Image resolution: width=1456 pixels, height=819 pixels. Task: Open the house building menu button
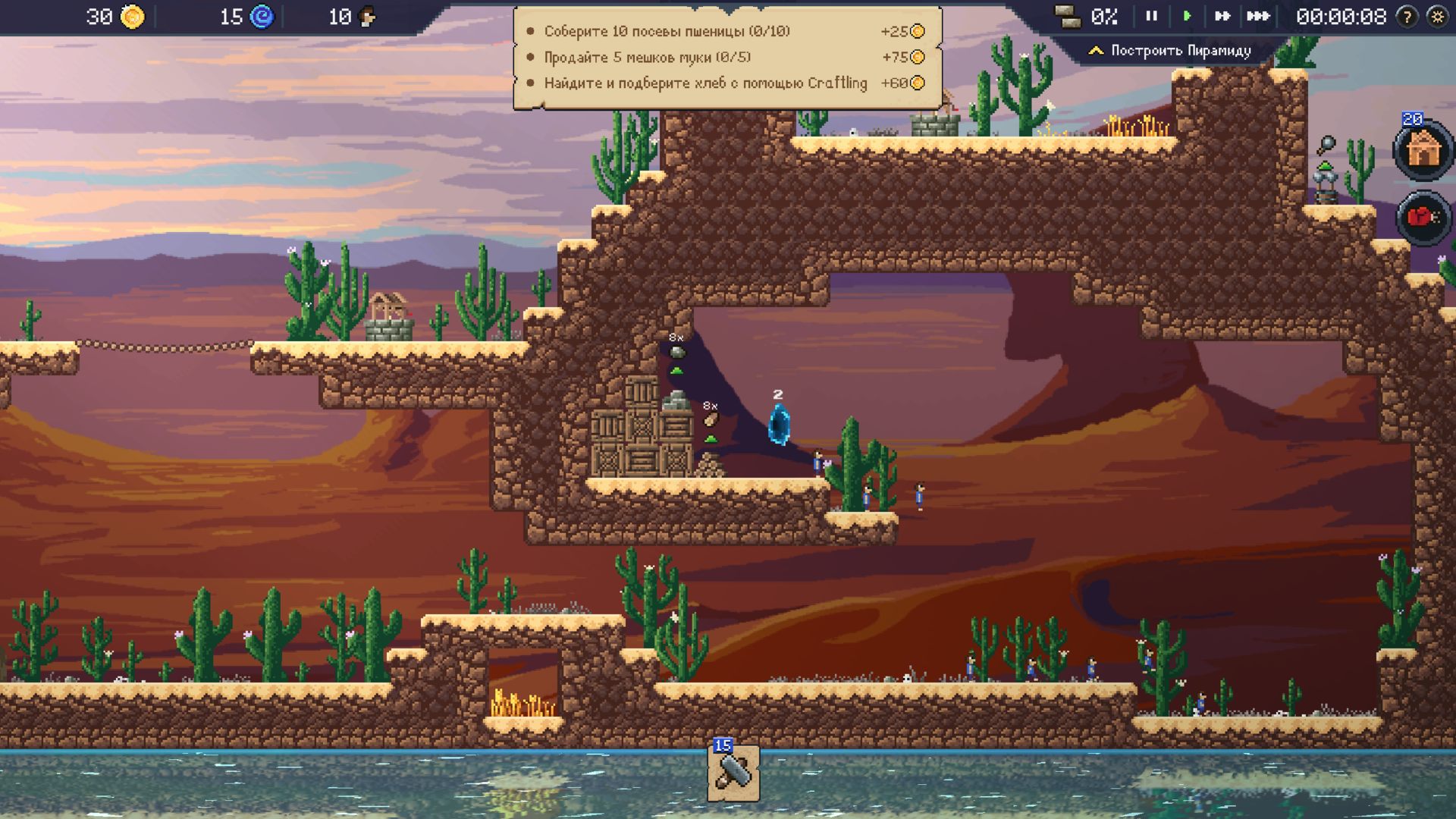1423,150
